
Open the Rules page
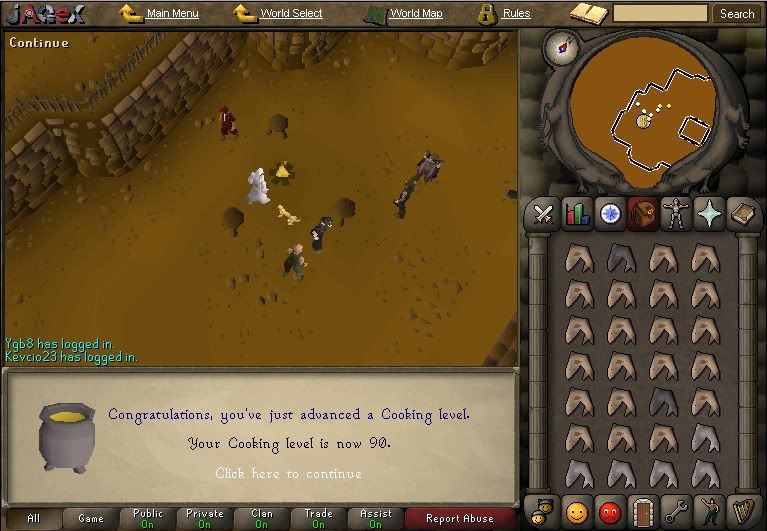(516, 14)
